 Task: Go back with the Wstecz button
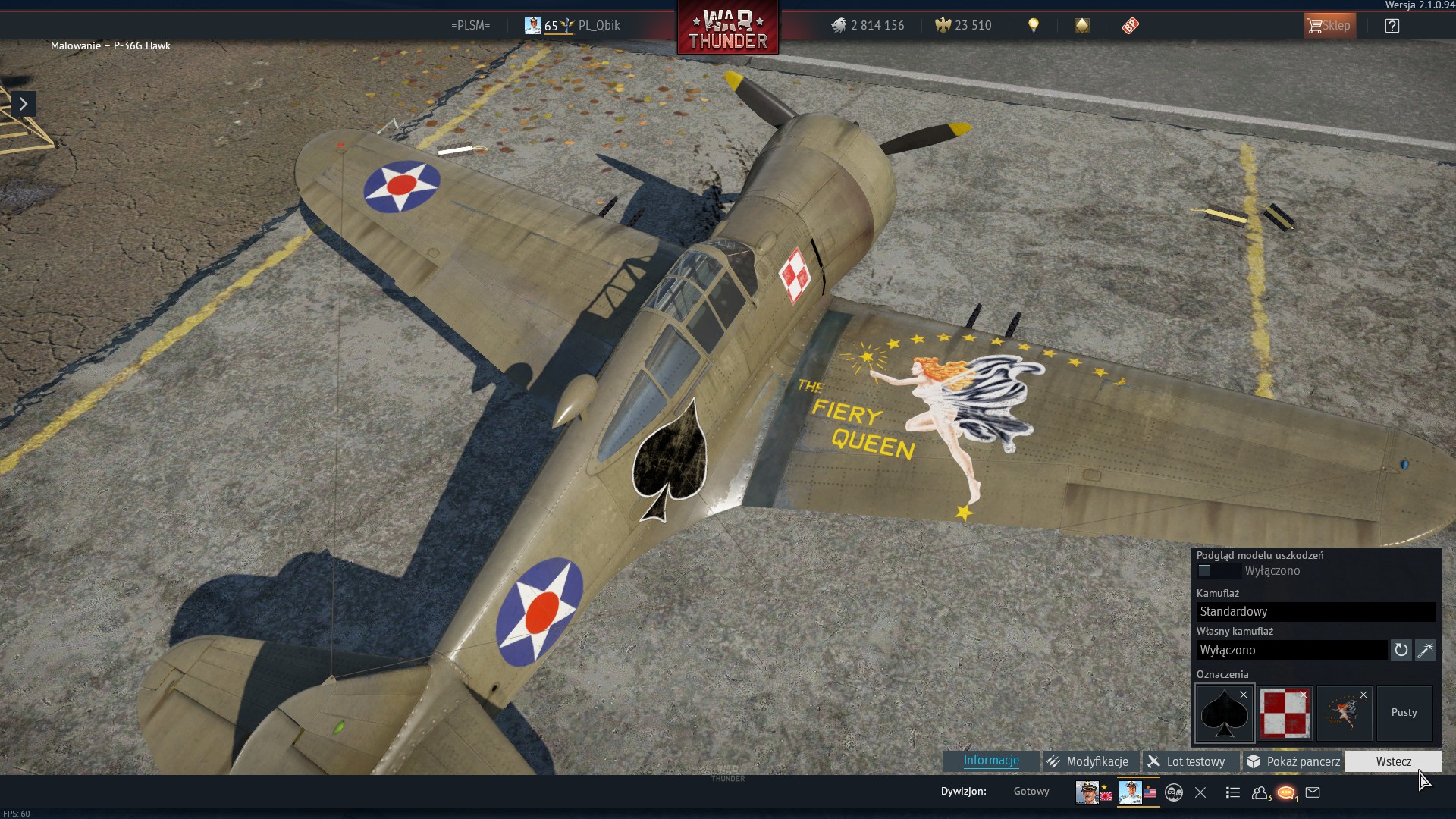(x=1393, y=761)
